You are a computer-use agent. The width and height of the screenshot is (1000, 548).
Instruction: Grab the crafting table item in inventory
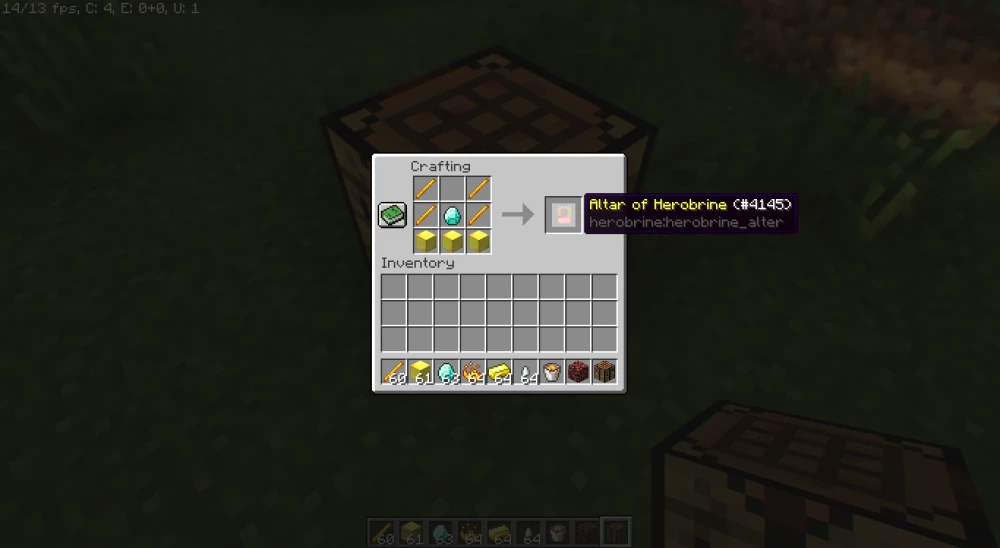603,373
